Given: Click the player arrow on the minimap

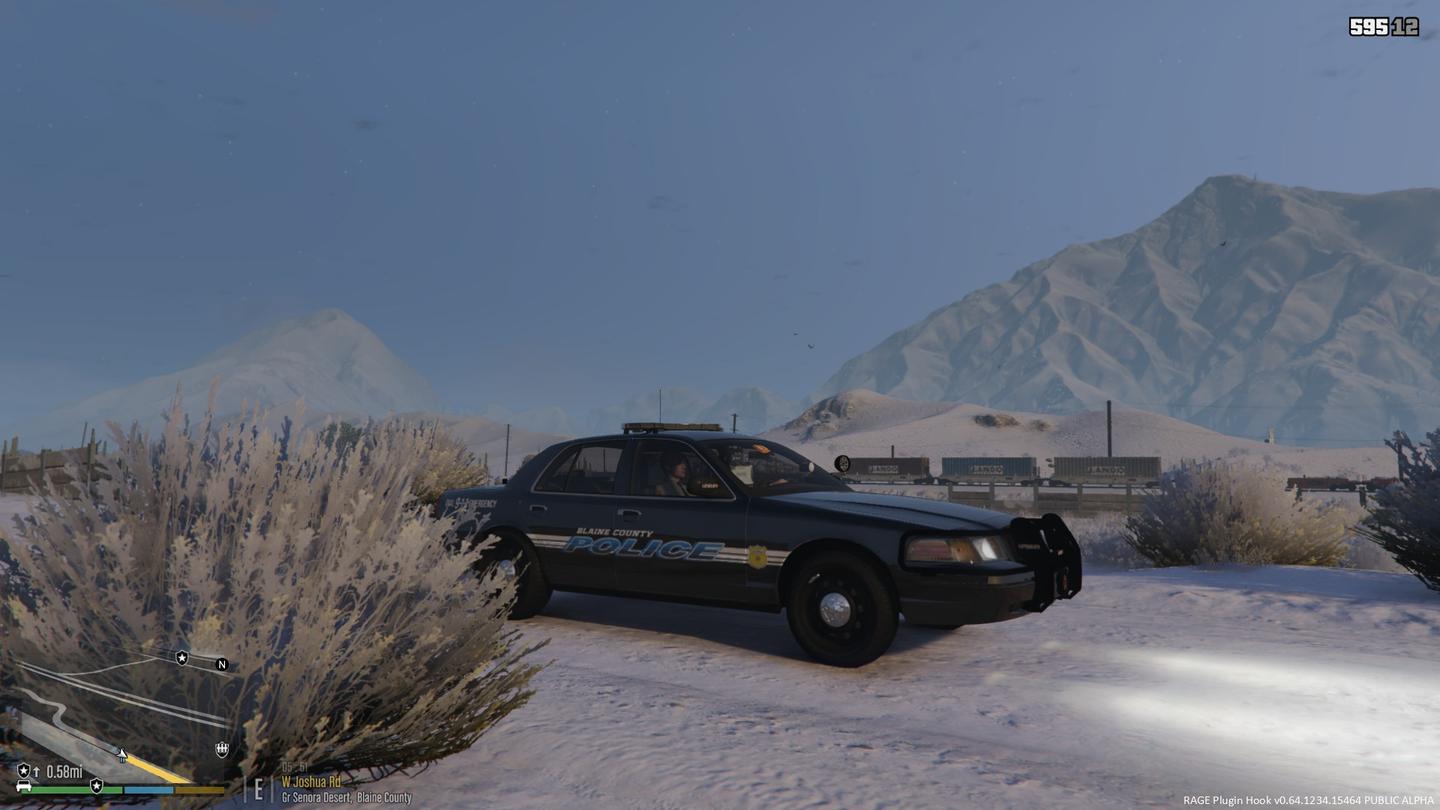Looking at the screenshot, I should (122, 755).
